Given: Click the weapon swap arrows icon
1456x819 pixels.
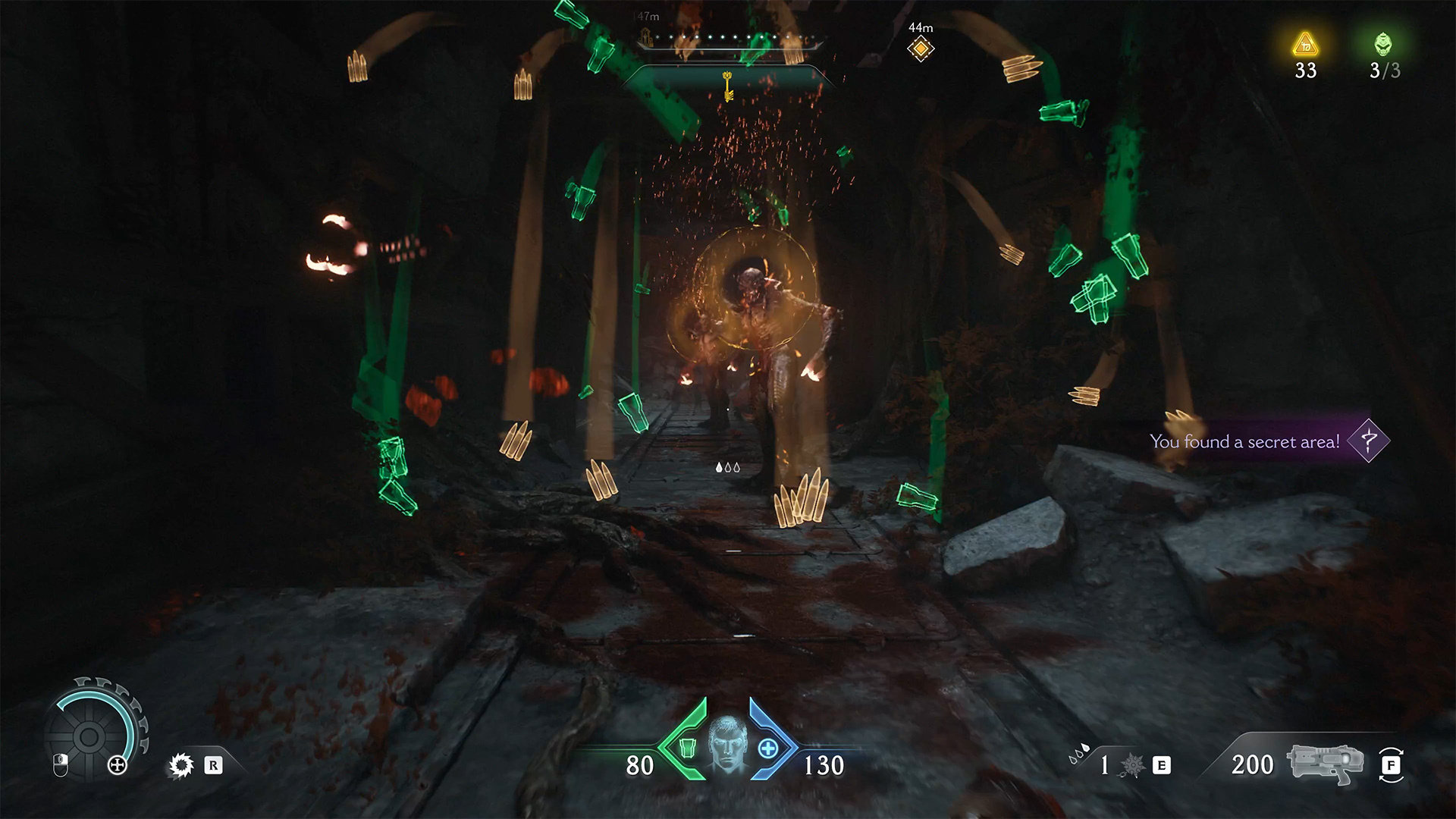Looking at the screenshot, I should [x=1392, y=765].
